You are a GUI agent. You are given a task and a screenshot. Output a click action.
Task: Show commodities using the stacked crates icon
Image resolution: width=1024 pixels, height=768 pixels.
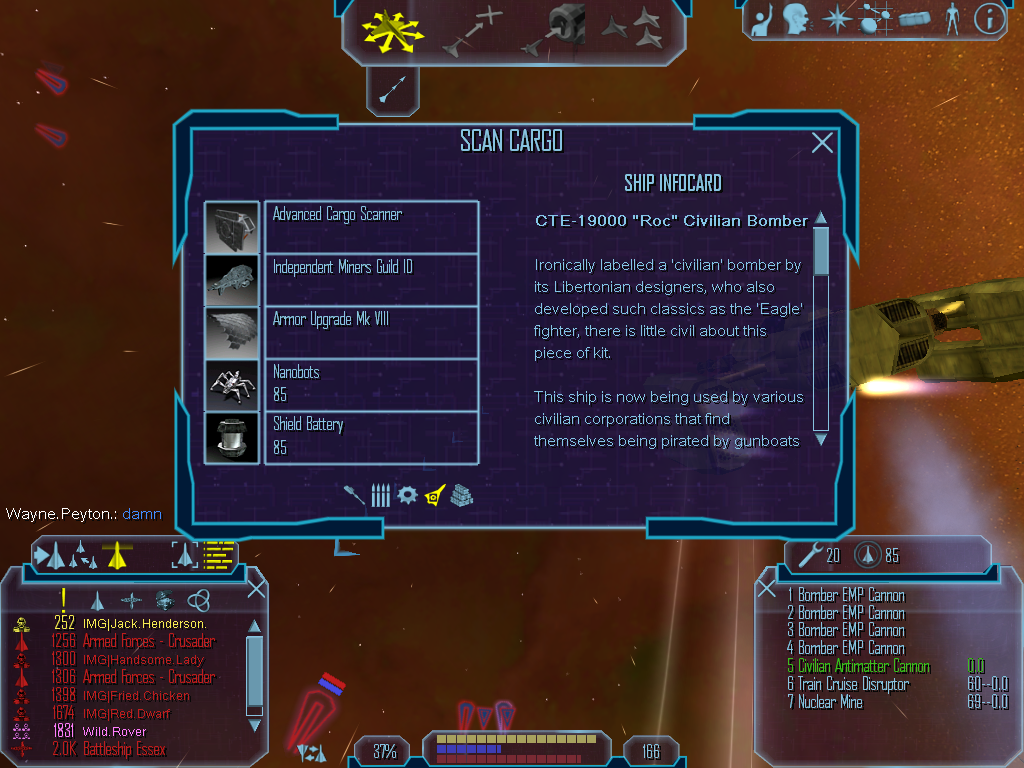tap(461, 495)
